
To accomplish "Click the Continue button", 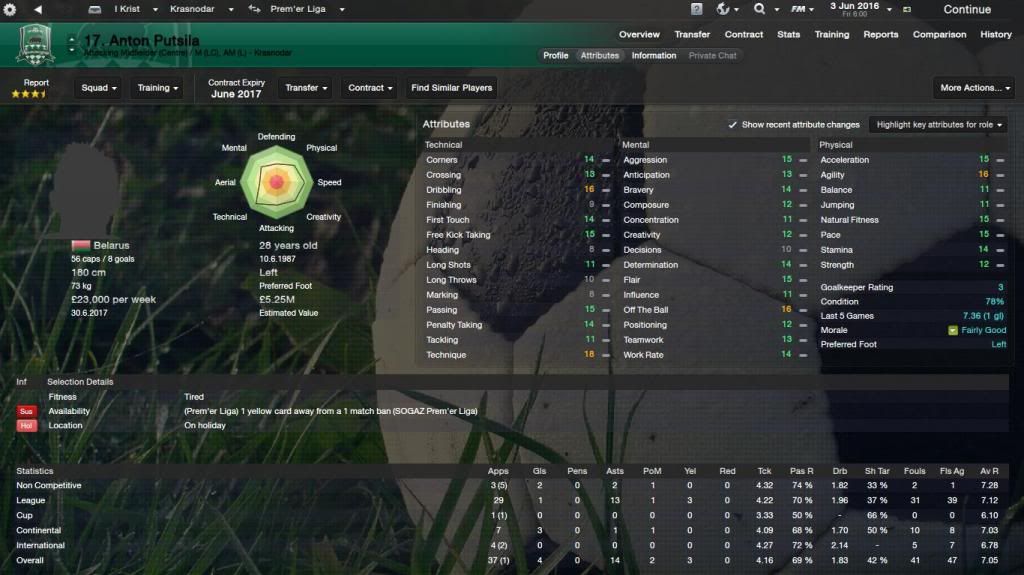I will (966, 10).
